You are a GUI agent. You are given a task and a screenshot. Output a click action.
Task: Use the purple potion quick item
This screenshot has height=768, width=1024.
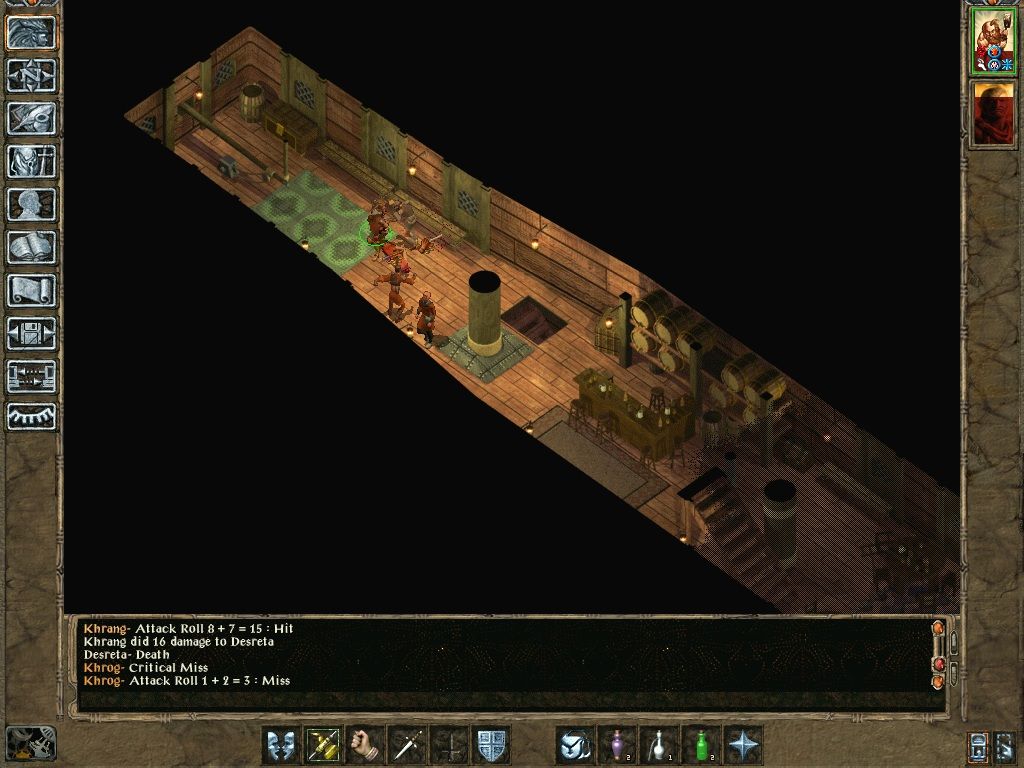(x=617, y=745)
